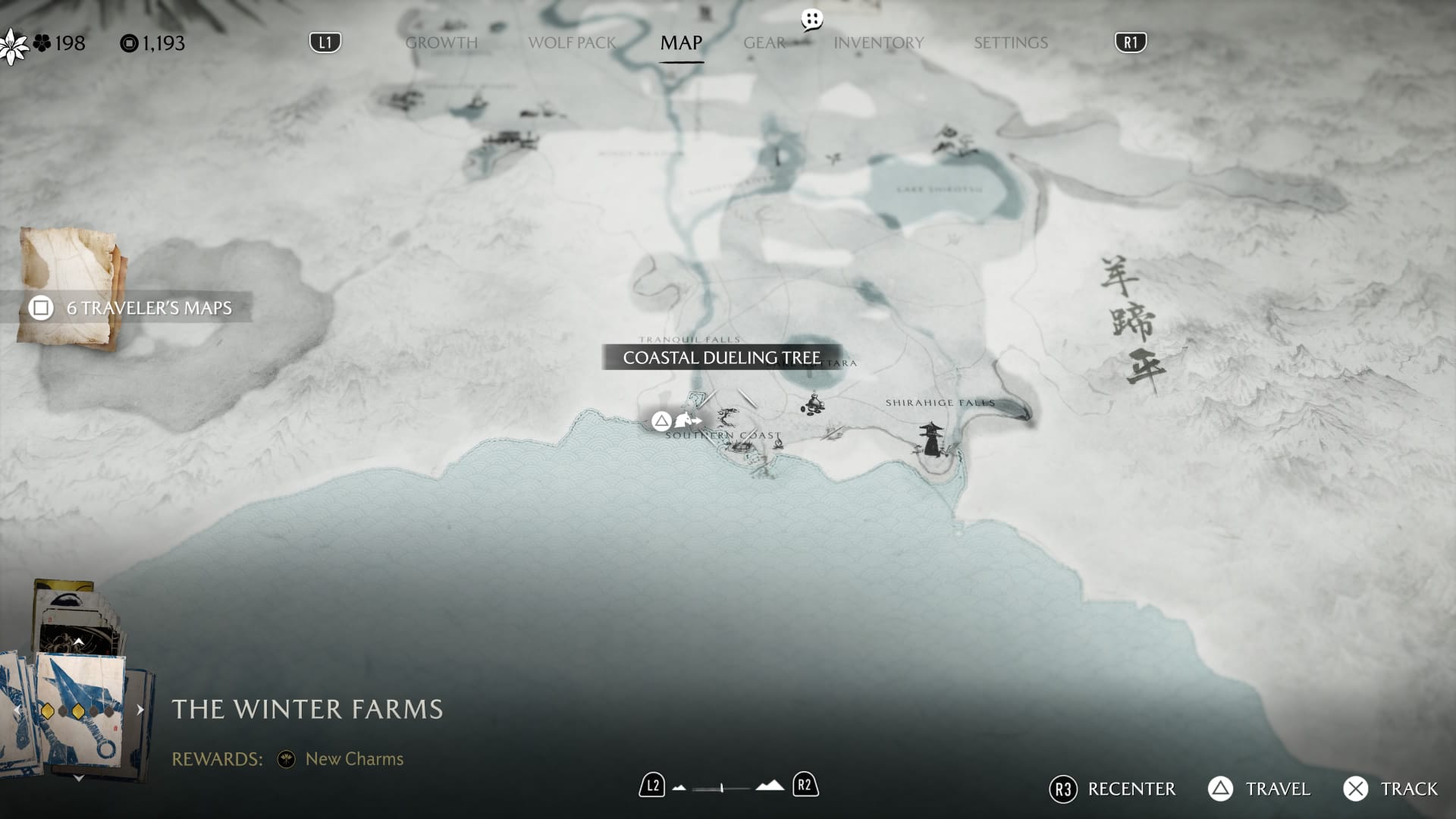1456x819 pixels.
Task: Select the pagoda marker near Shirahige Falls
Action: click(930, 439)
